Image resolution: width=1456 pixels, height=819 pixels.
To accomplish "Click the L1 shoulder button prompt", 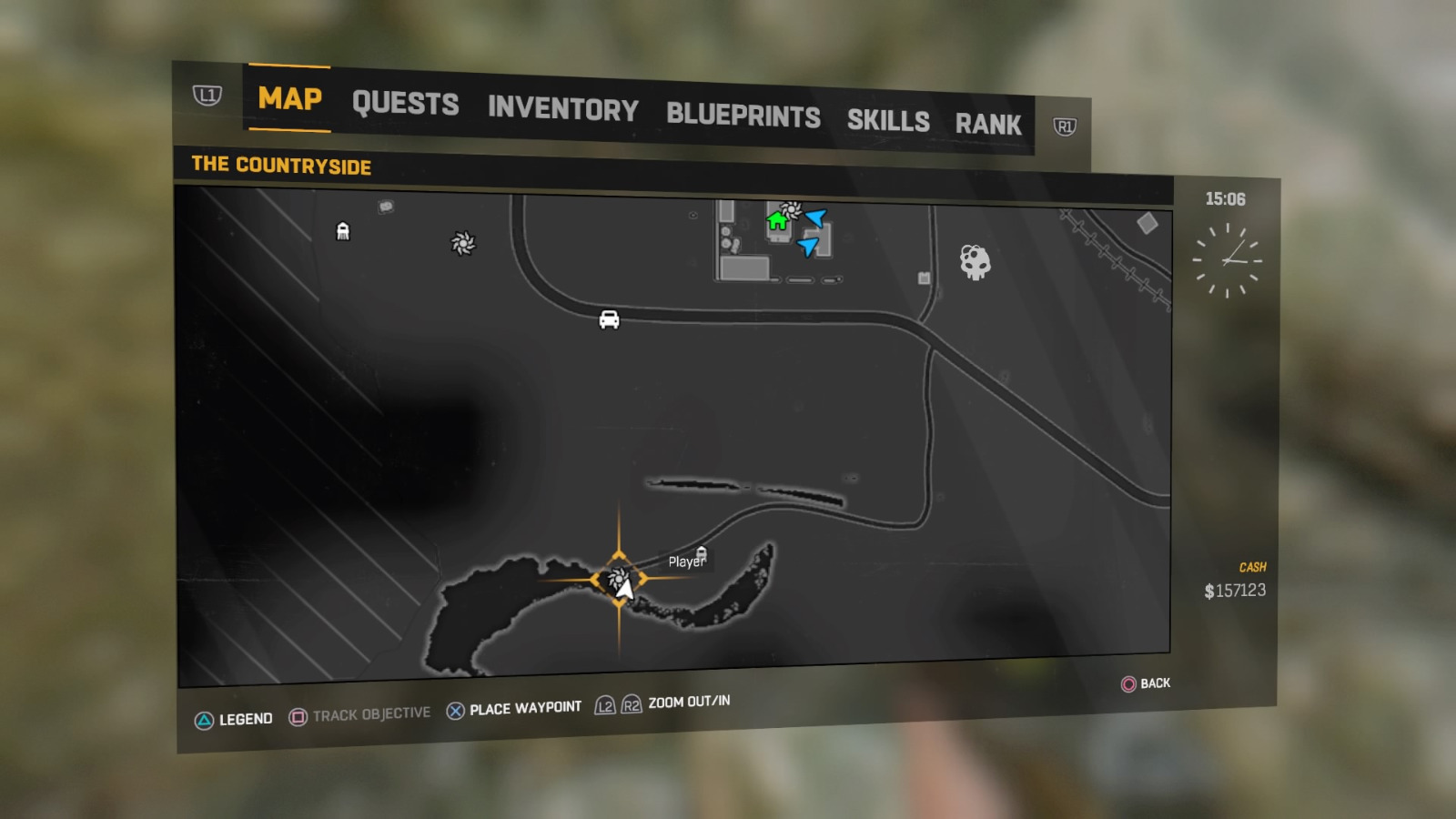I will [207, 95].
